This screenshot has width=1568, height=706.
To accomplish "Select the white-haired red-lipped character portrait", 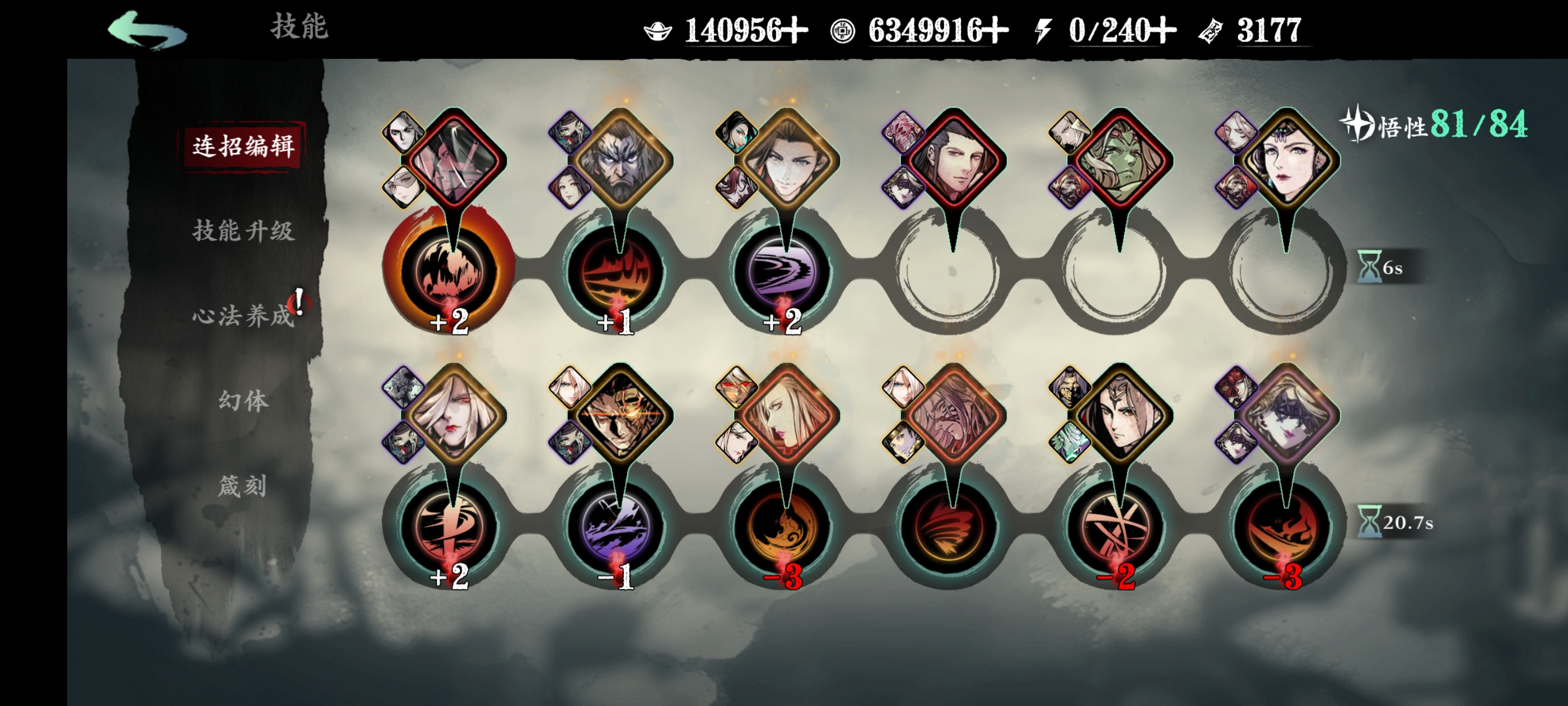I will pyautogui.click(x=454, y=415).
